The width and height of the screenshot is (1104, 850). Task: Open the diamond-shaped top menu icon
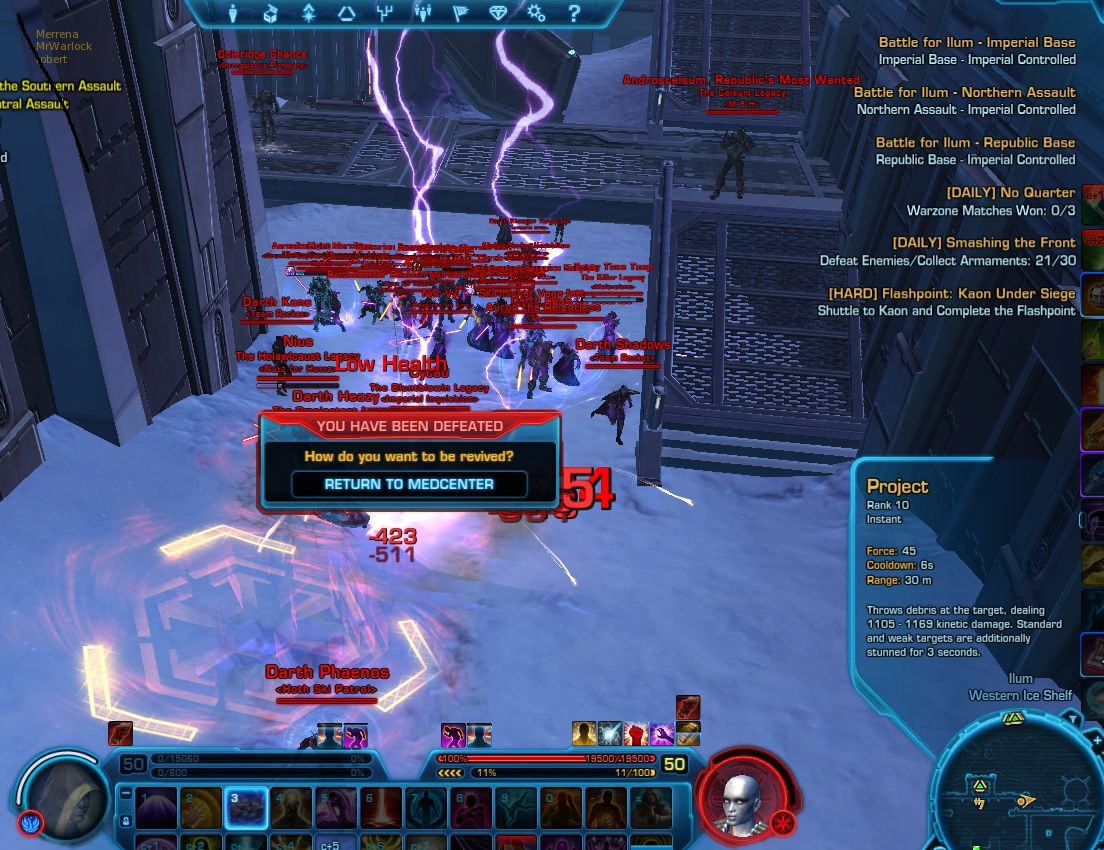(x=498, y=14)
